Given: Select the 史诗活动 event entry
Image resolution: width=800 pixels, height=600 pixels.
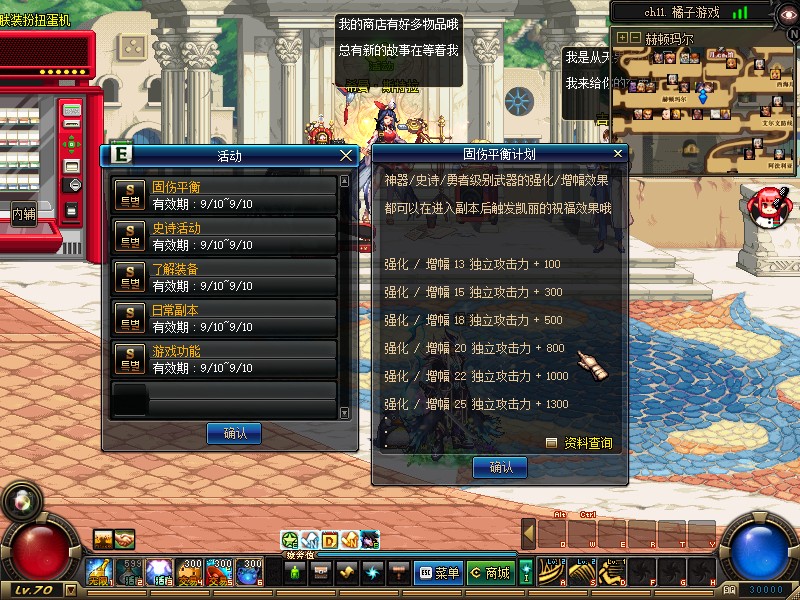Looking at the screenshot, I should click(x=224, y=236).
